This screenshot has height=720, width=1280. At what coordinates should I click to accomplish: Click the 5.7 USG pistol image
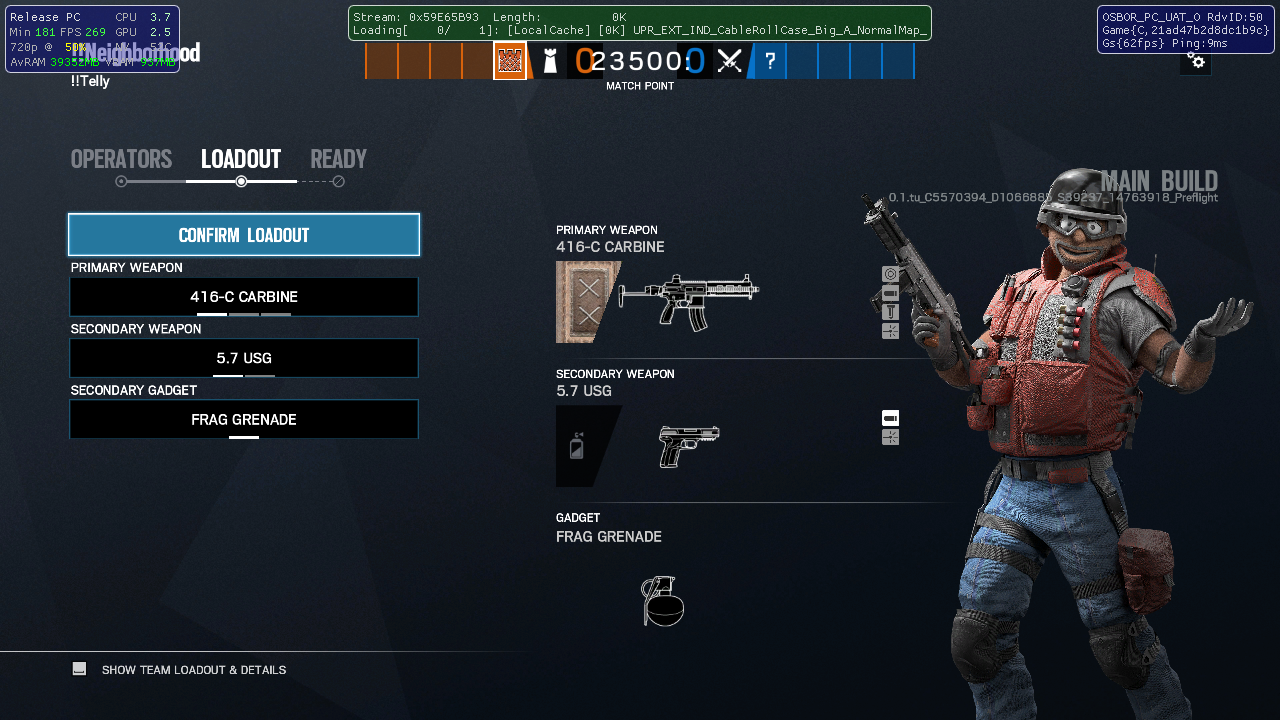(689, 446)
